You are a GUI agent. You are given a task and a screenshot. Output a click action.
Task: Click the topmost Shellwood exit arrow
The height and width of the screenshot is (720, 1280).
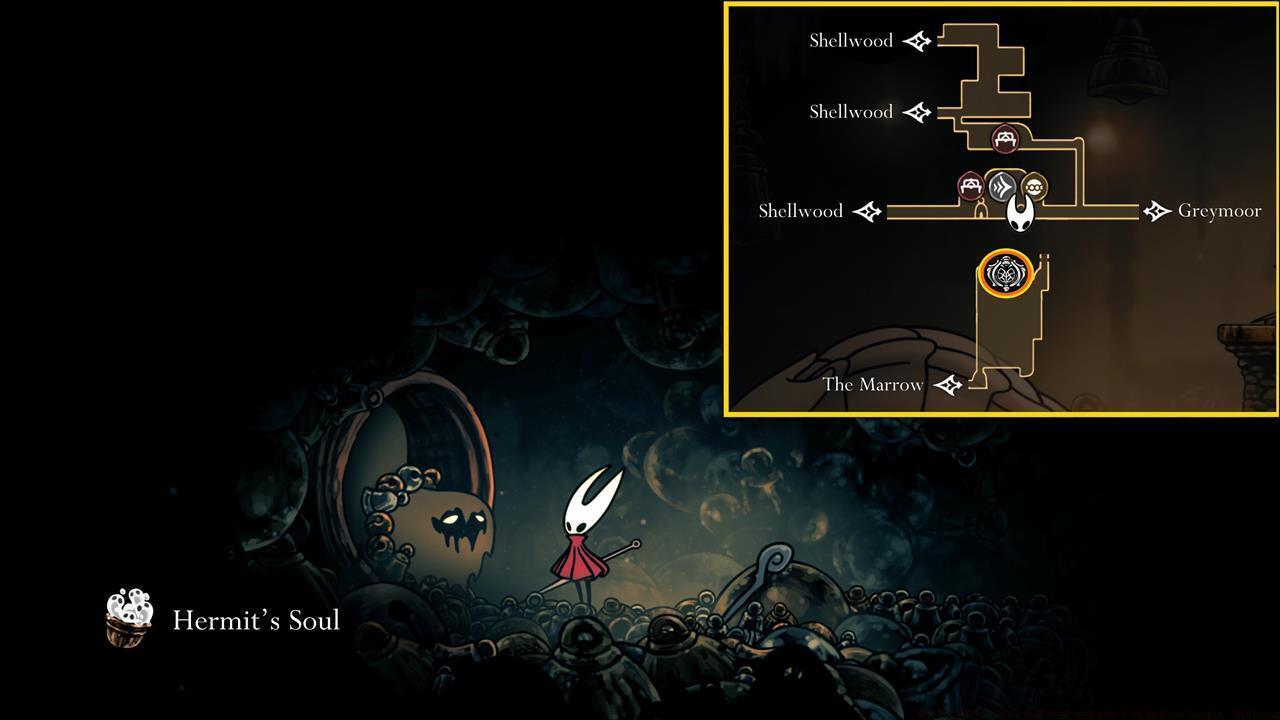tap(916, 41)
